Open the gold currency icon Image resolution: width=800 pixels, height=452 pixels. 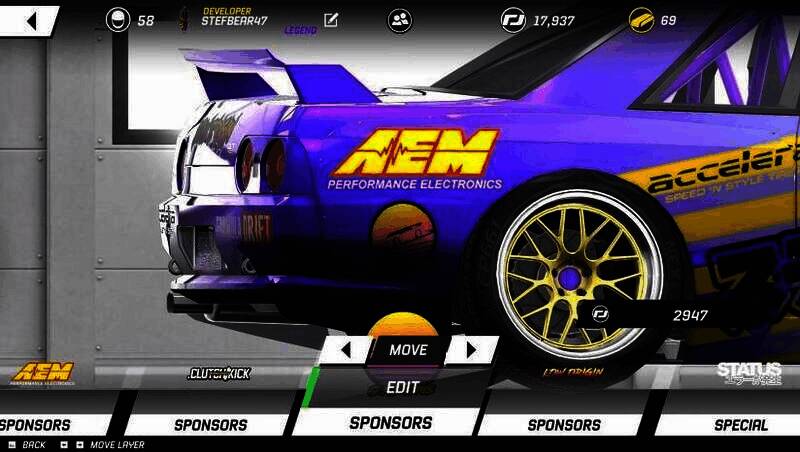pyautogui.click(x=642, y=20)
